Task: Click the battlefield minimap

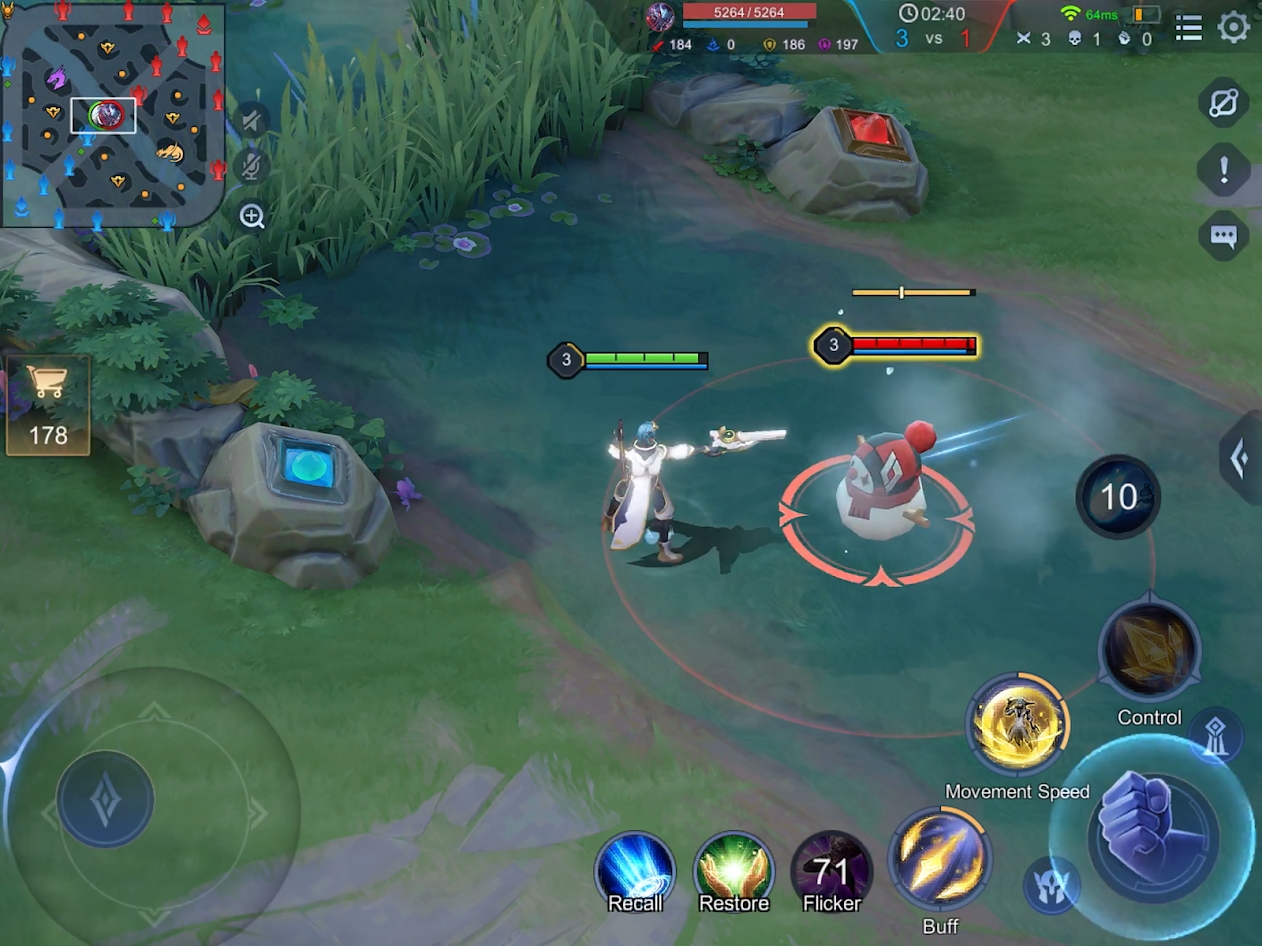Action: (x=112, y=114)
